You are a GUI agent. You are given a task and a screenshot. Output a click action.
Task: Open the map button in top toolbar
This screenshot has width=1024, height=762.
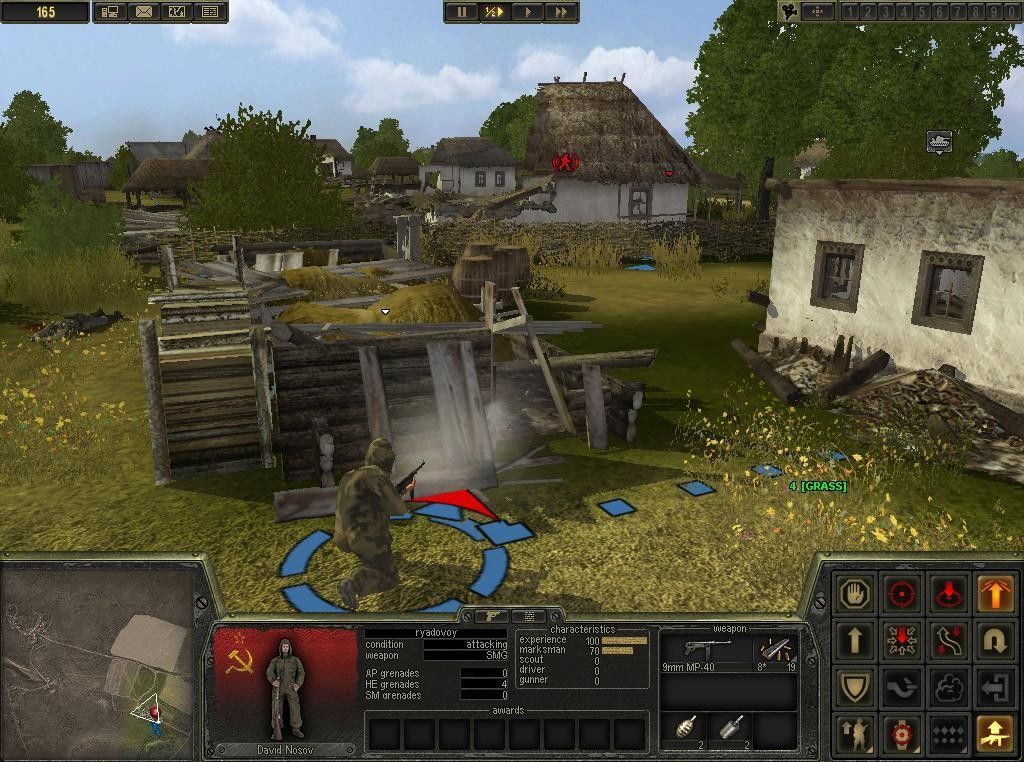coord(176,12)
